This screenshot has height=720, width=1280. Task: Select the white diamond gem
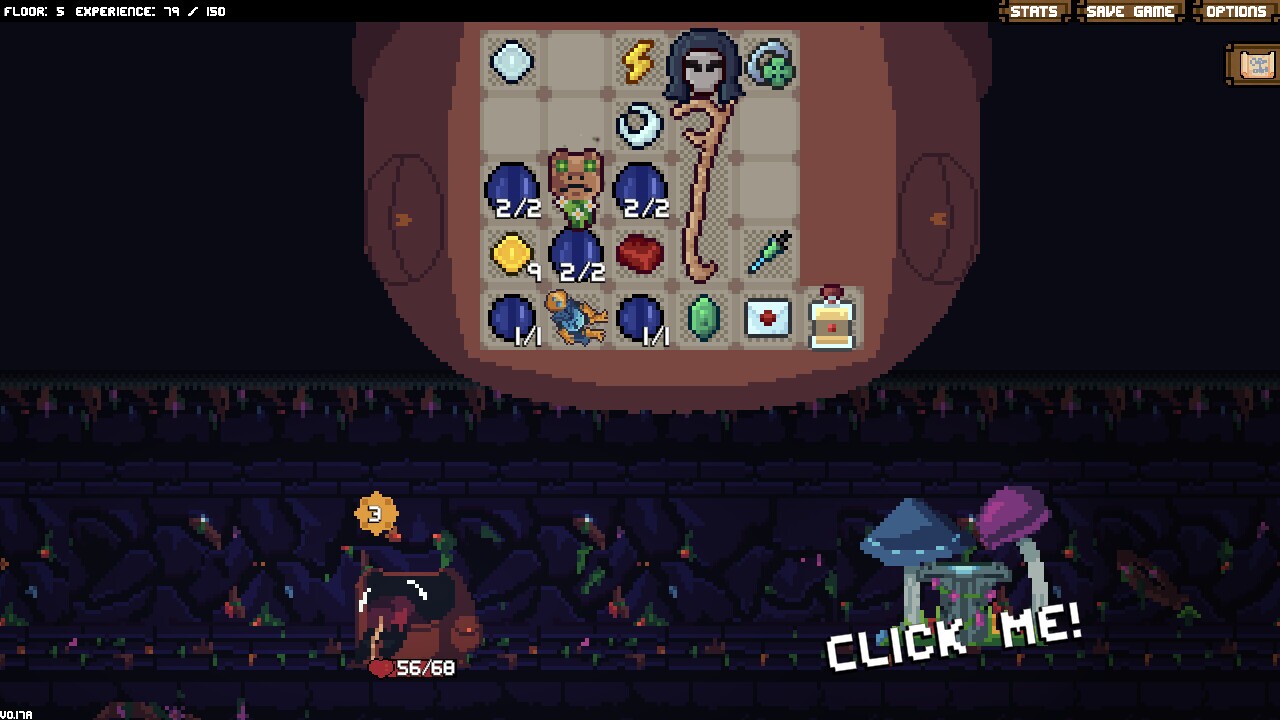513,61
